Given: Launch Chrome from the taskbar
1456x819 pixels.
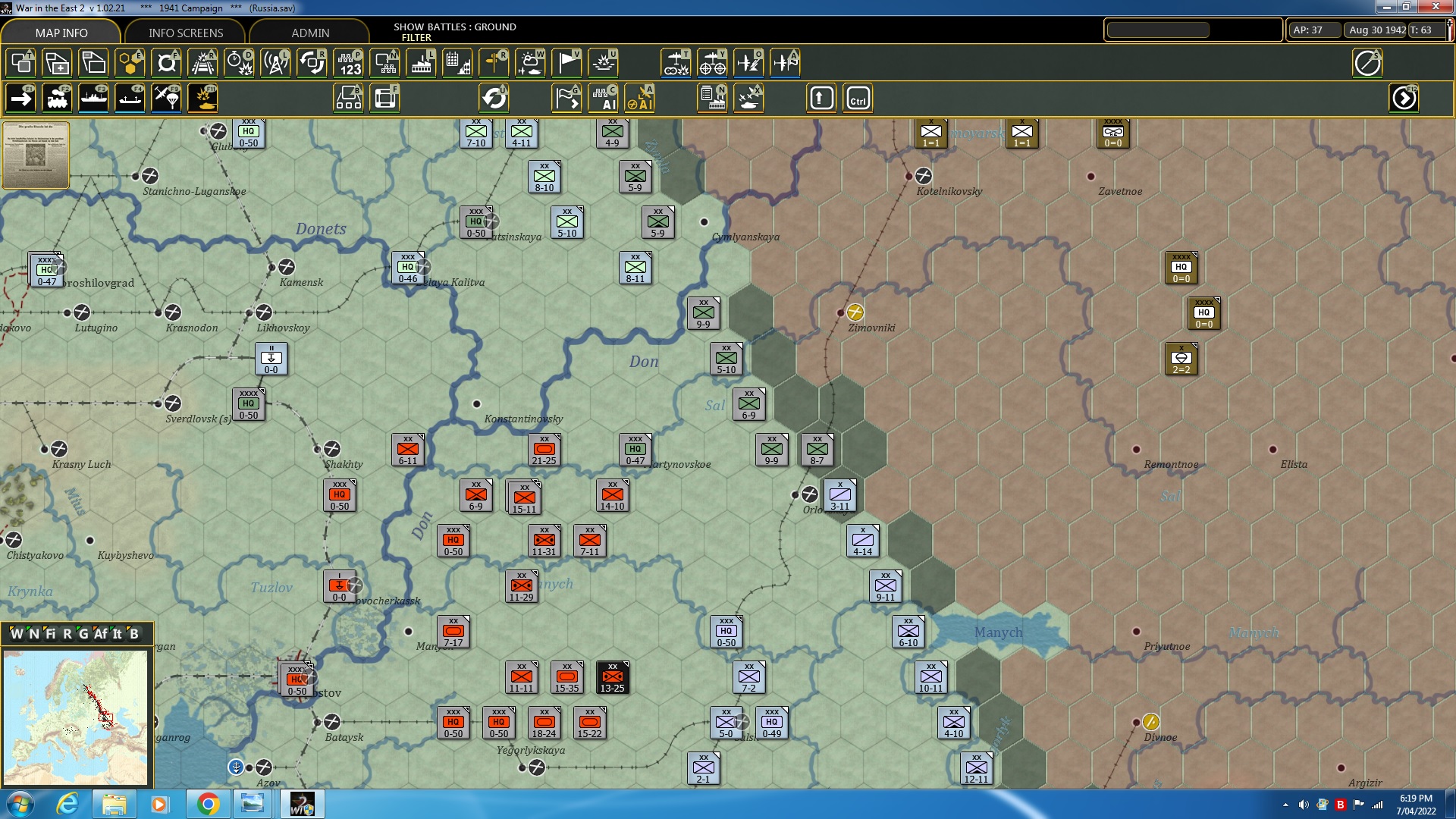Looking at the screenshot, I should click(x=209, y=804).
